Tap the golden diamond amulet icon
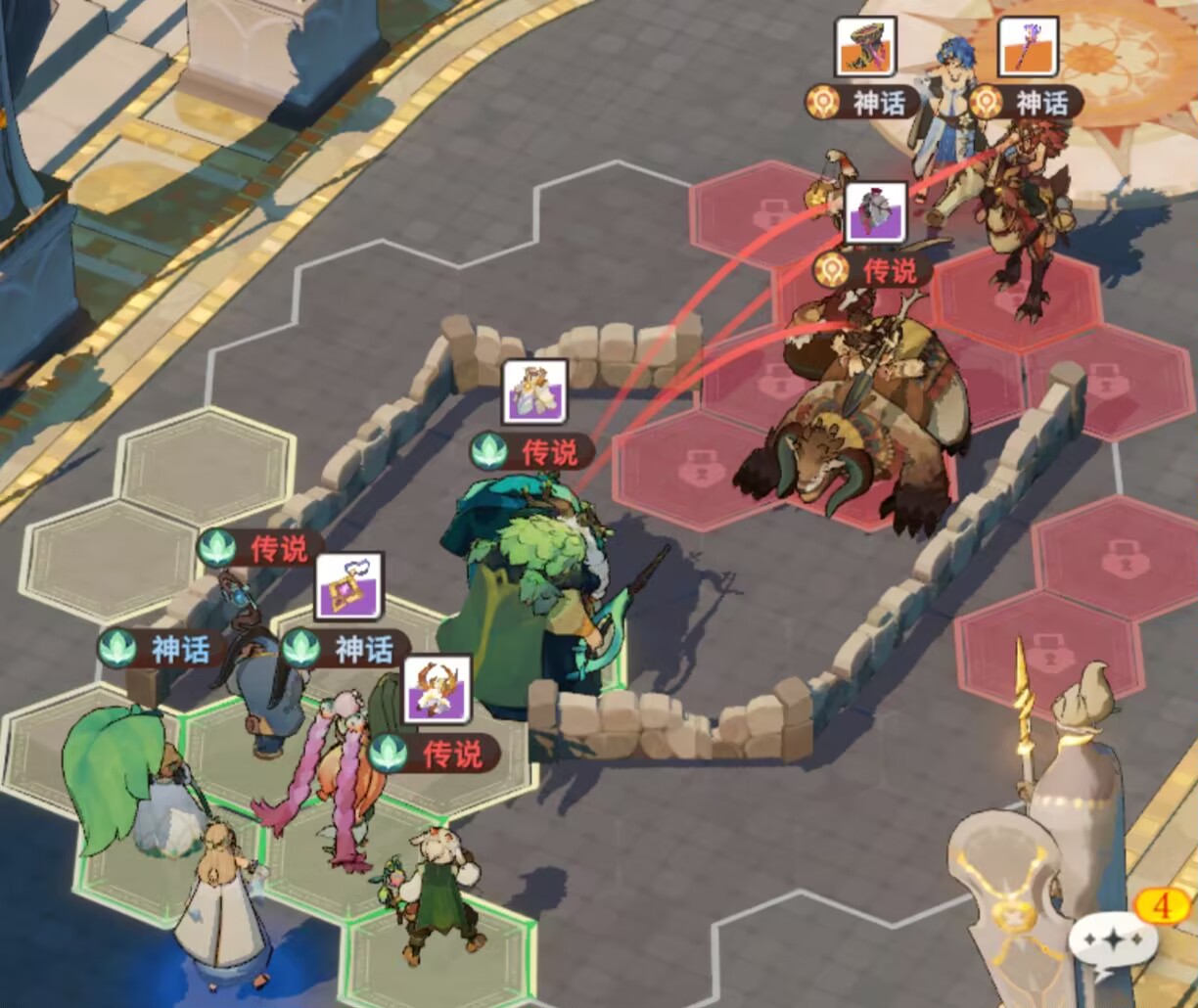1198x1008 pixels. 348,586
